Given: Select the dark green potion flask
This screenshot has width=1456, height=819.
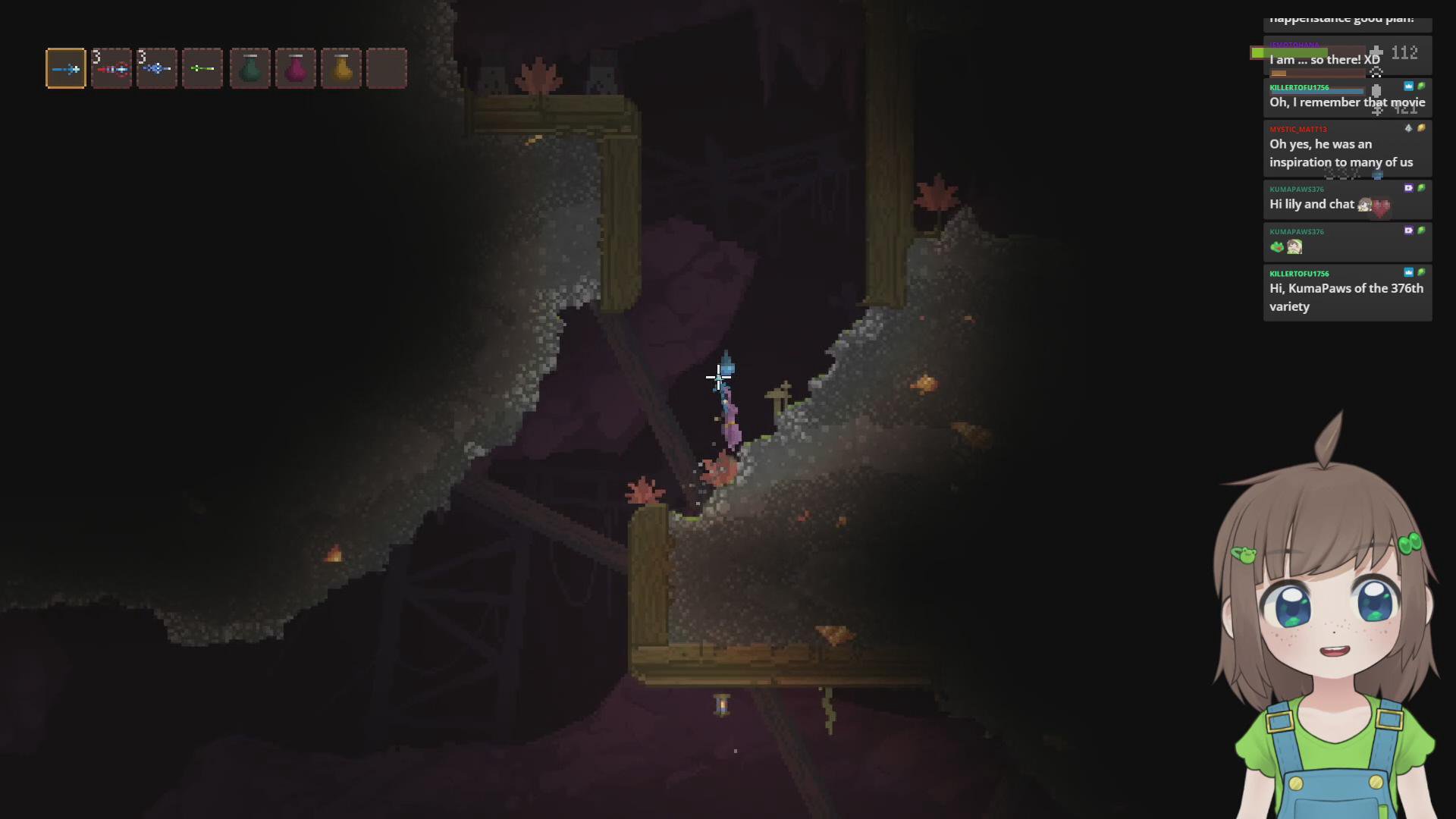Looking at the screenshot, I should pos(250,69).
